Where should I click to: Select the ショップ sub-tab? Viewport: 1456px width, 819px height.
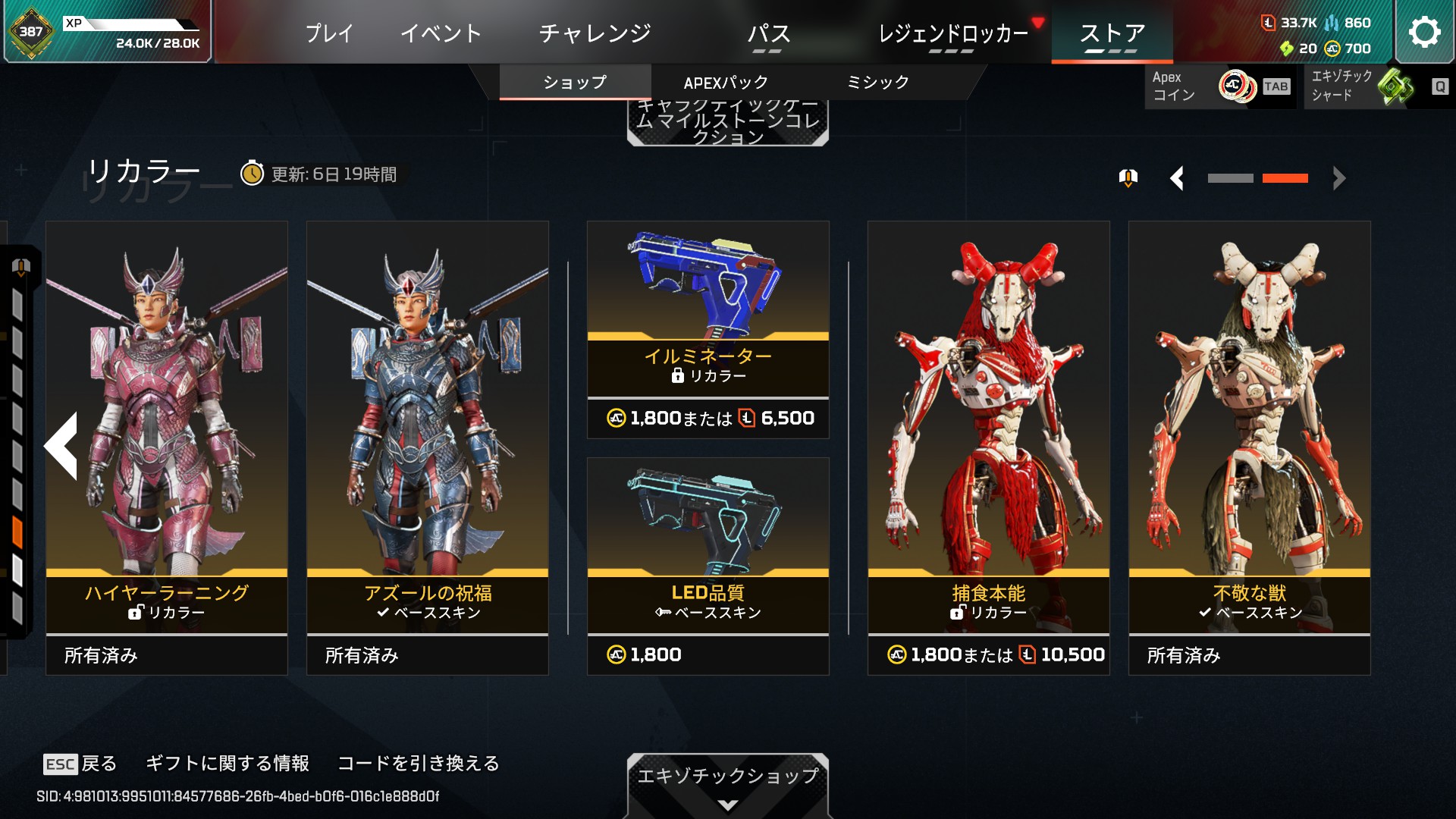(575, 83)
